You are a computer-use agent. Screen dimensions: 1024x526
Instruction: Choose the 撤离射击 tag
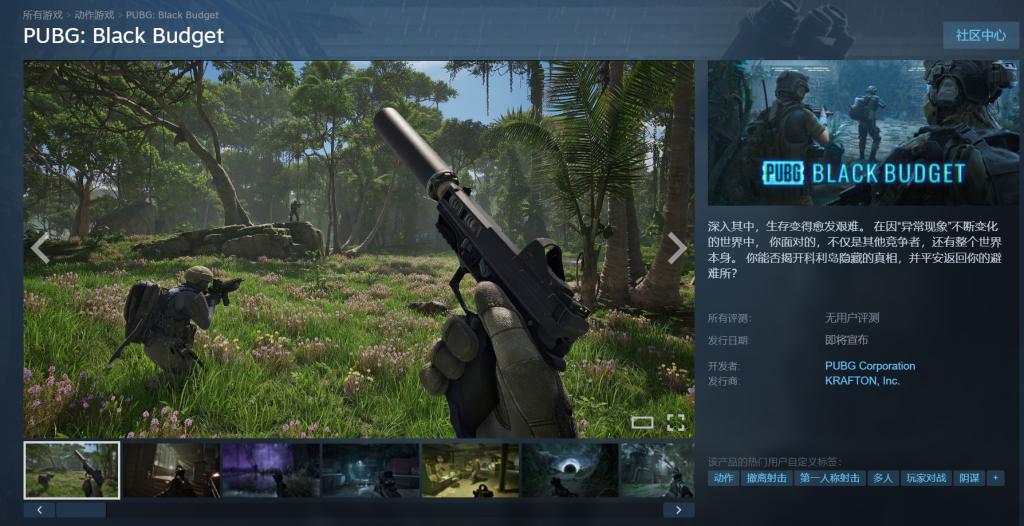[x=766, y=479]
